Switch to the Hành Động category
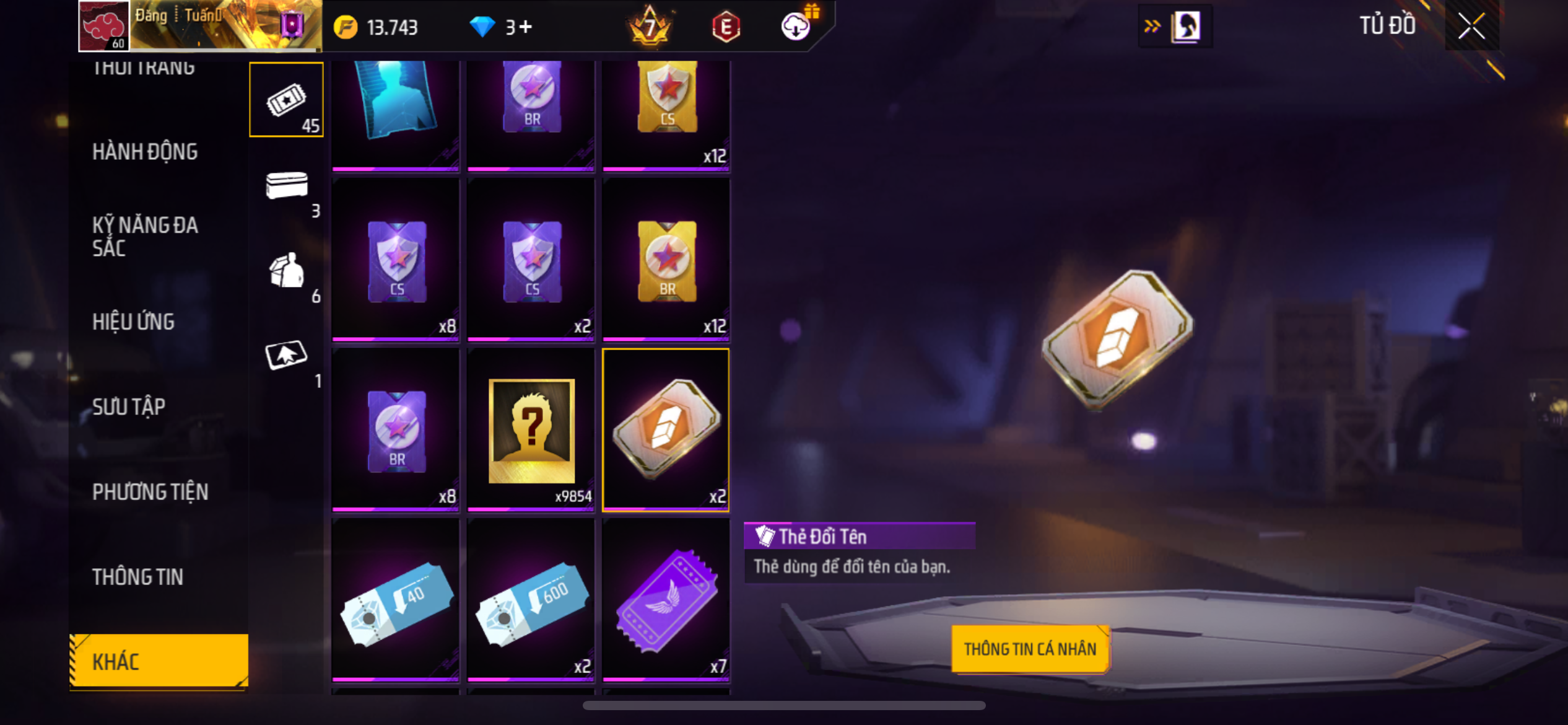 145,152
